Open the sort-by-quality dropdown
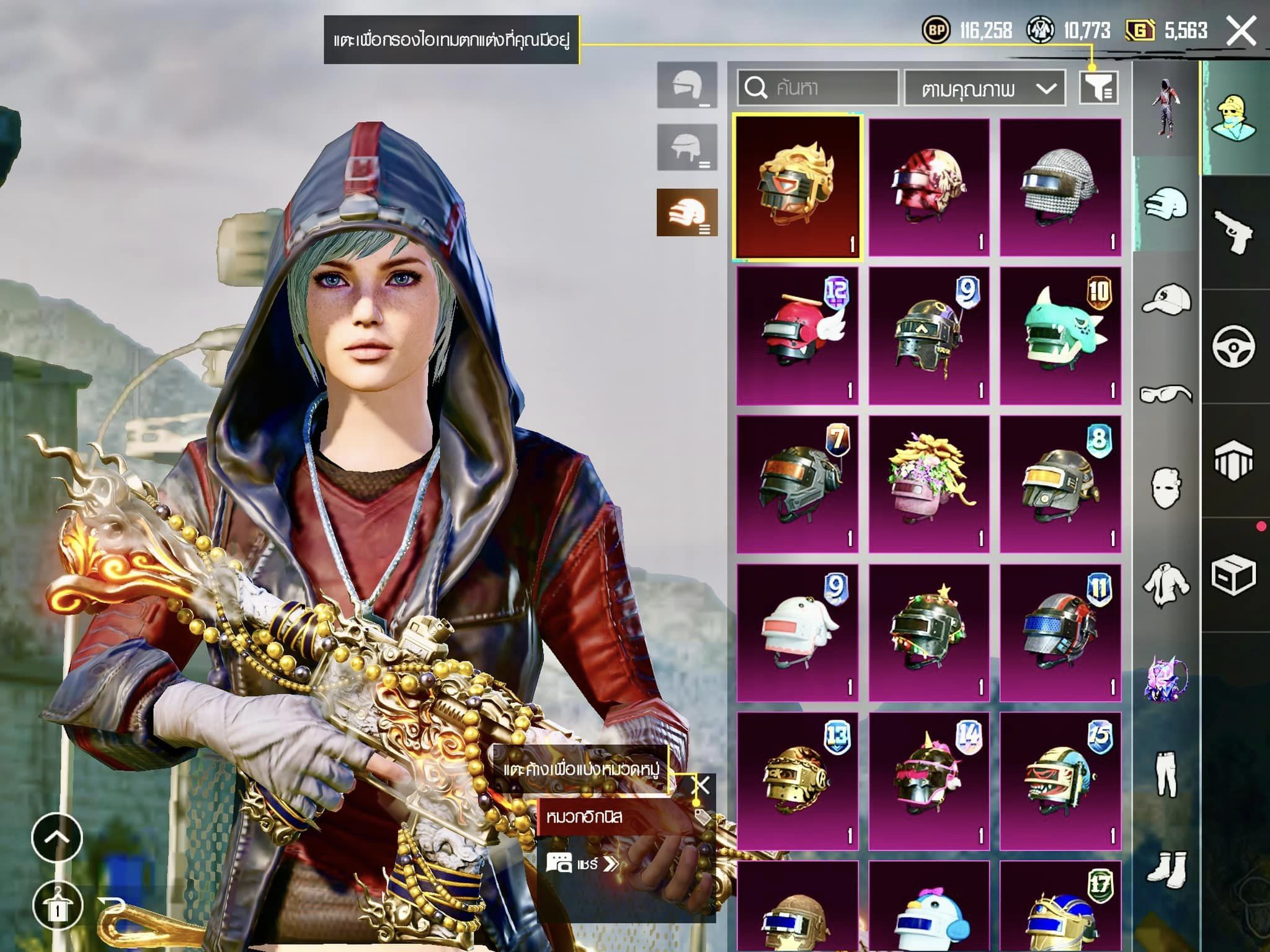Screen dimensions: 1270x952 [985, 88]
